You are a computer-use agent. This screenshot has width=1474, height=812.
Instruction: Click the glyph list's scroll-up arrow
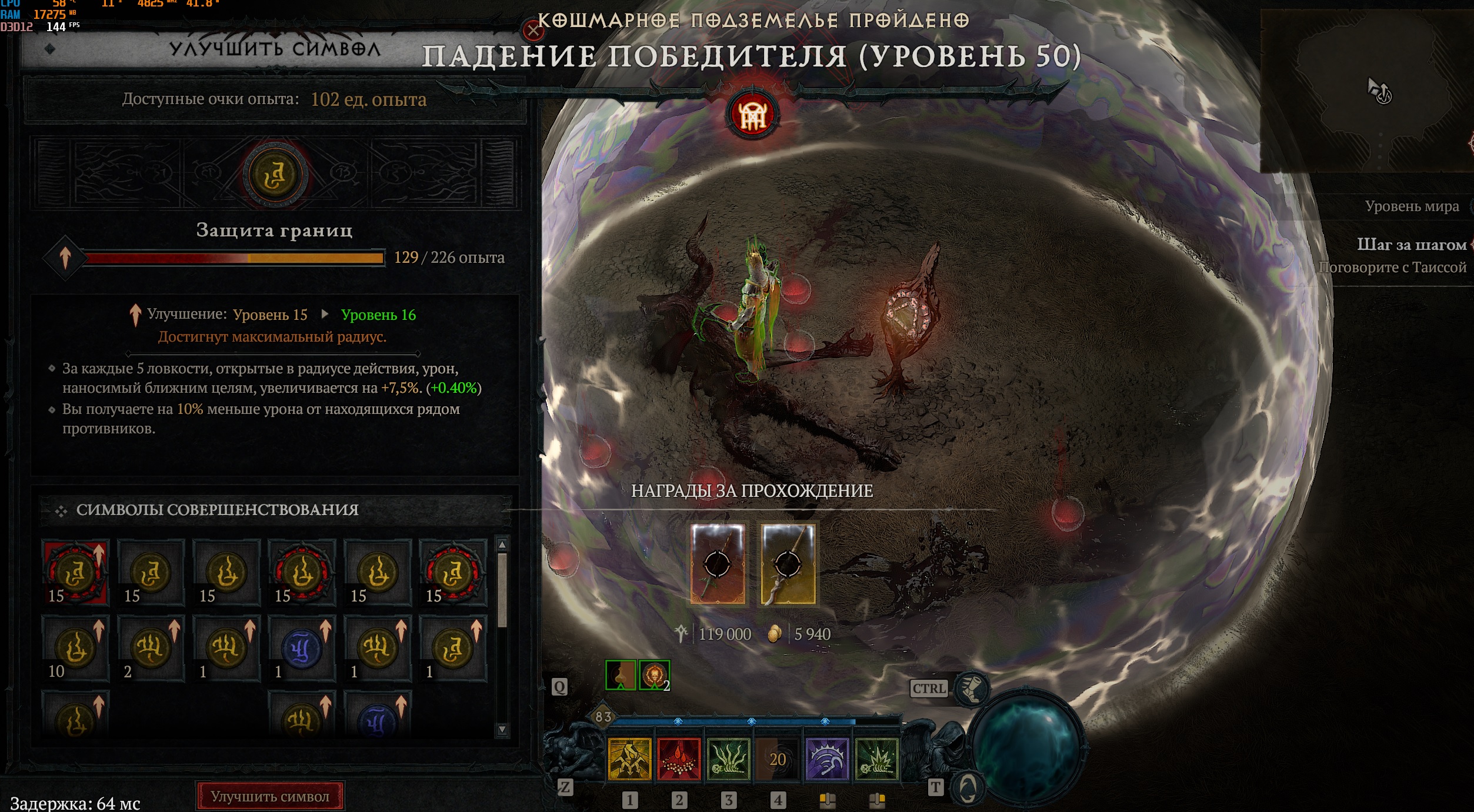click(x=502, y=544)
